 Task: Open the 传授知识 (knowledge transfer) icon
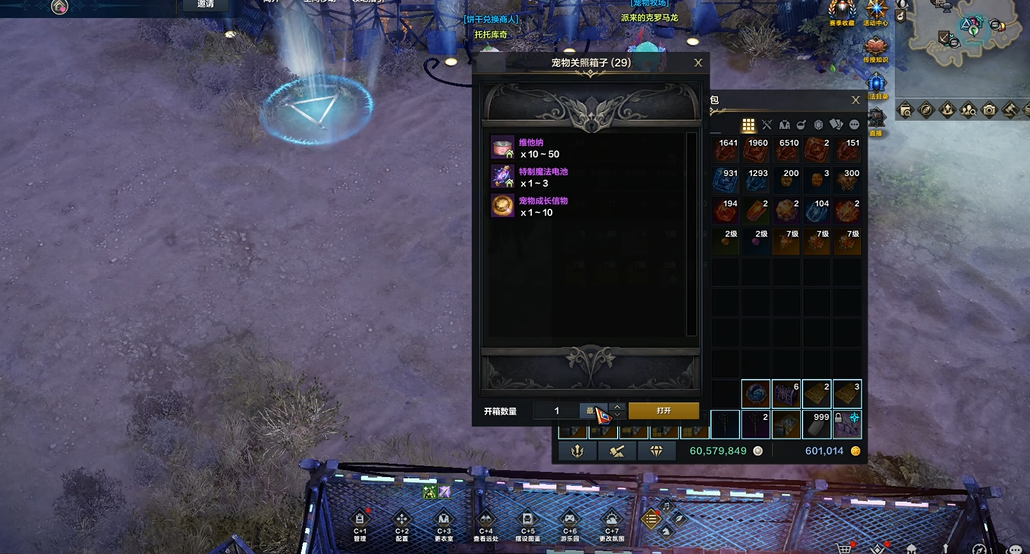tap(876, 46)
